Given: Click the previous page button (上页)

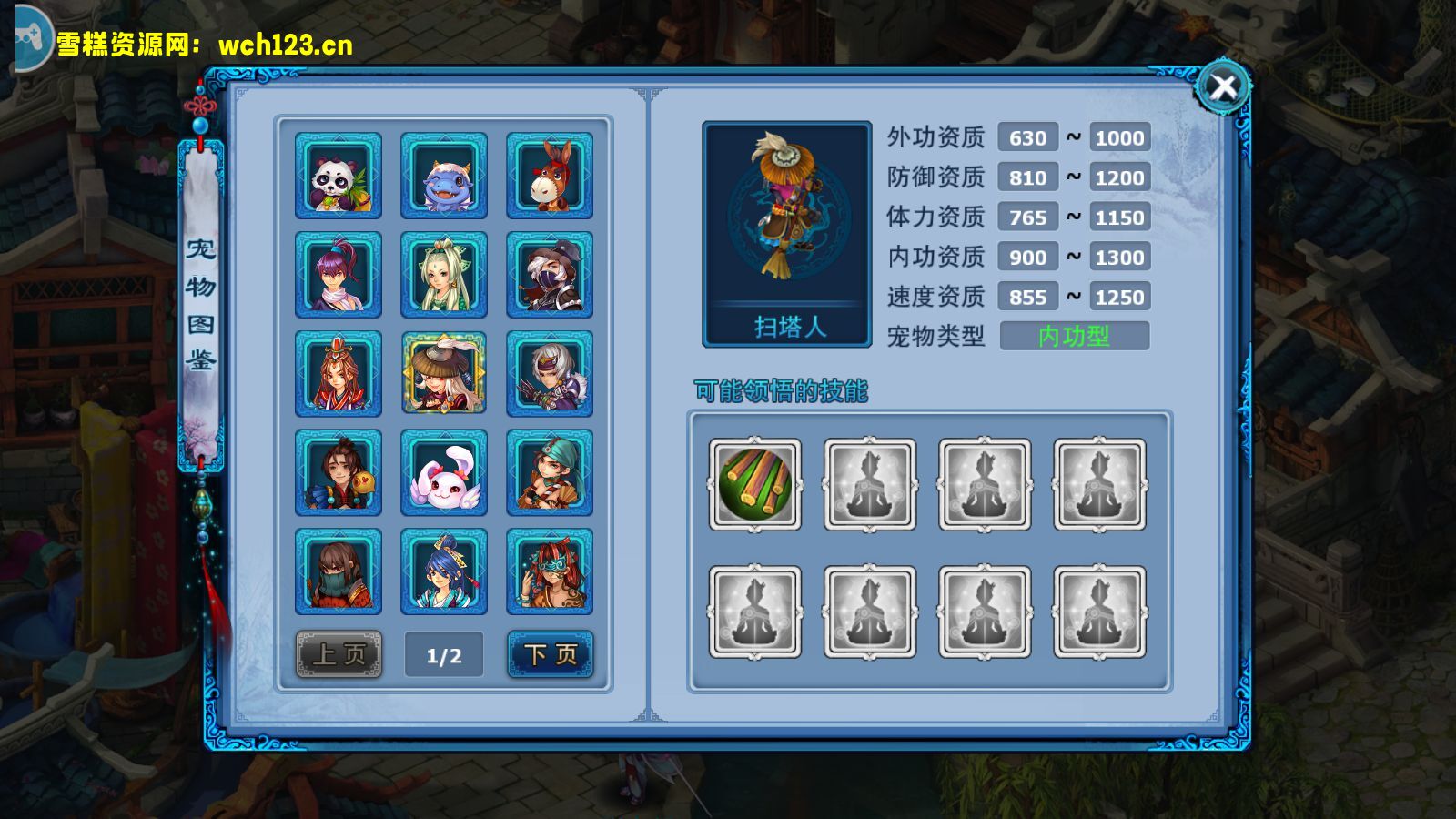Looking at the screenshot, I should 339,654.
